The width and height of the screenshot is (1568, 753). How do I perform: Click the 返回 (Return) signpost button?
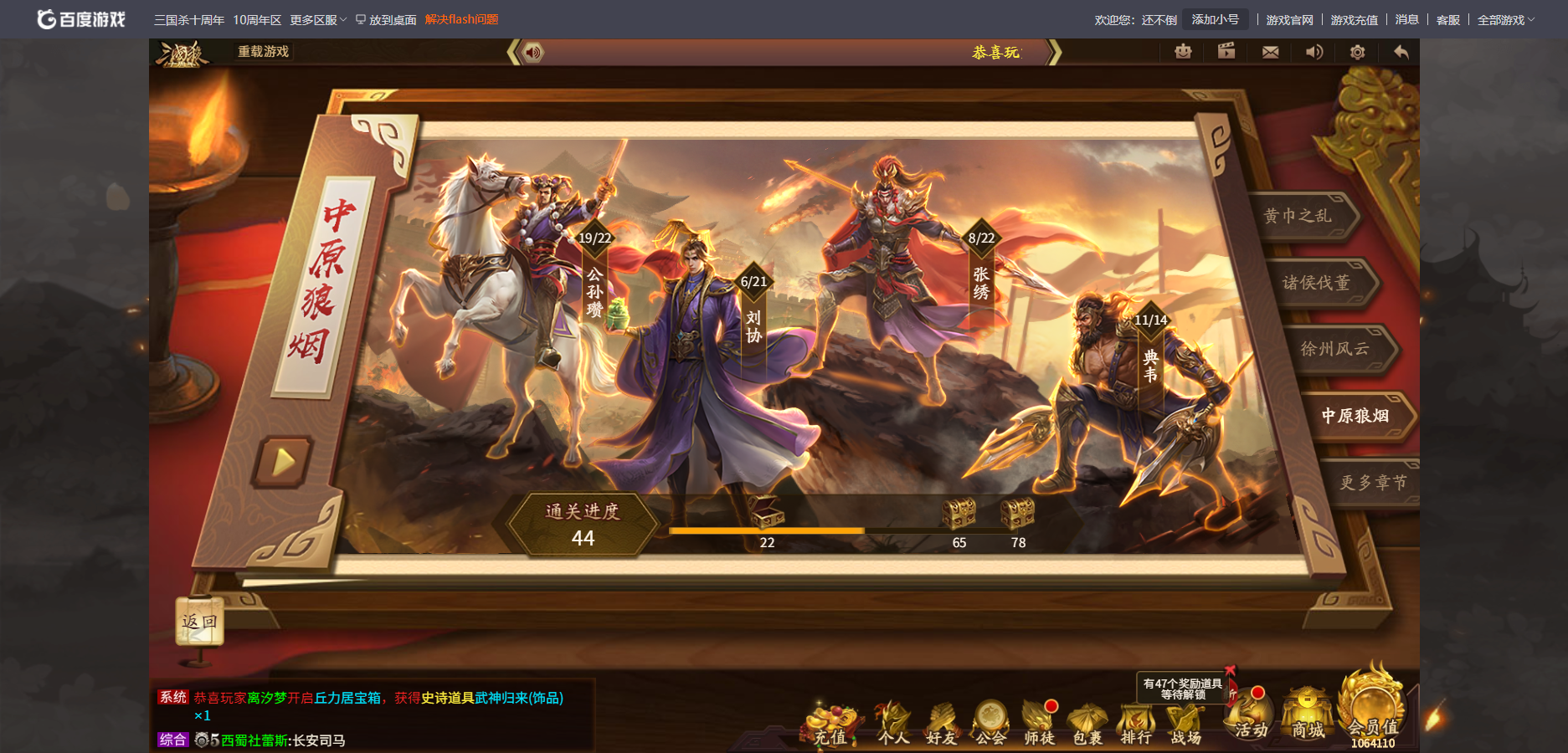[x=198, y=621]
